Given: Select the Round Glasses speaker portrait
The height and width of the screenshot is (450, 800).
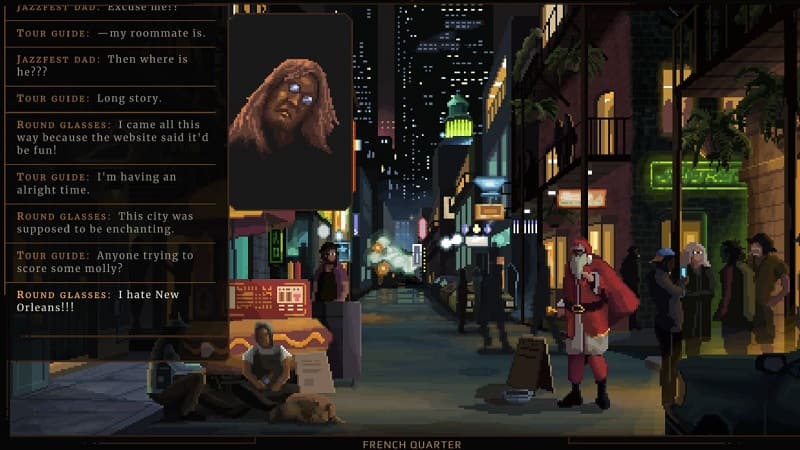Looking at the screenshot, I should (290, 112).
